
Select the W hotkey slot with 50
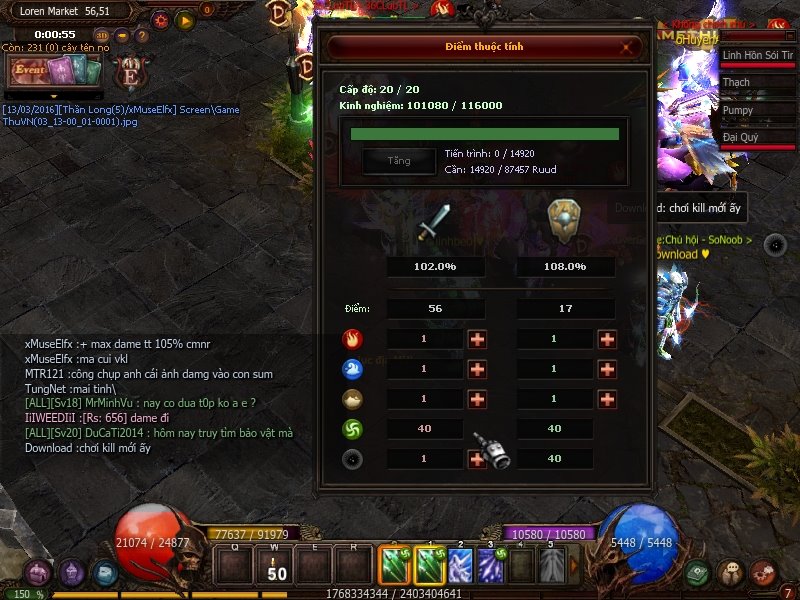click(278, 567)
